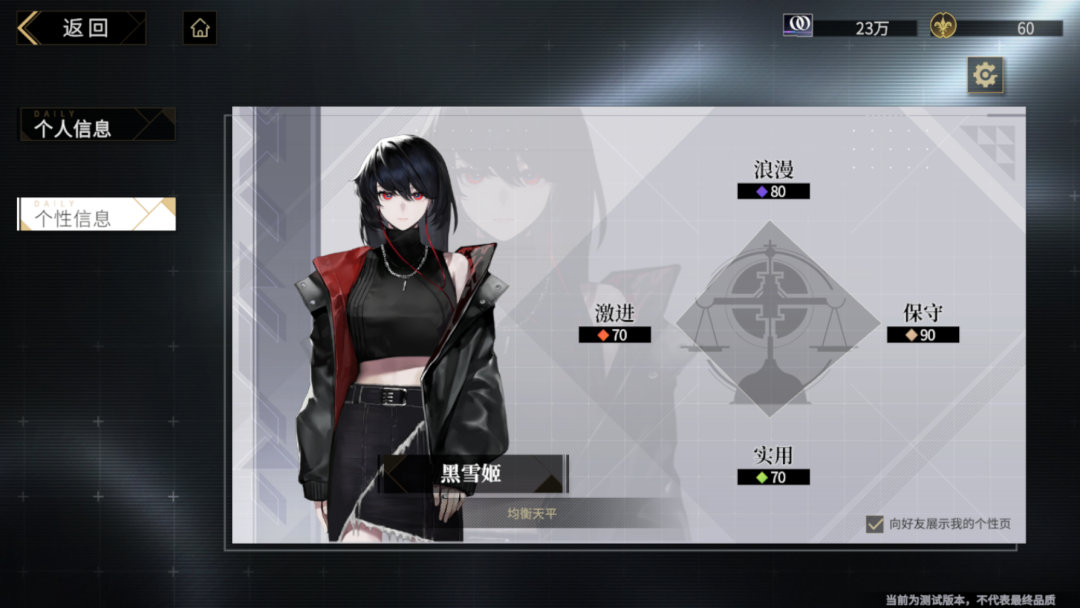Click the linked rings currency icon

tap(797, 26)
